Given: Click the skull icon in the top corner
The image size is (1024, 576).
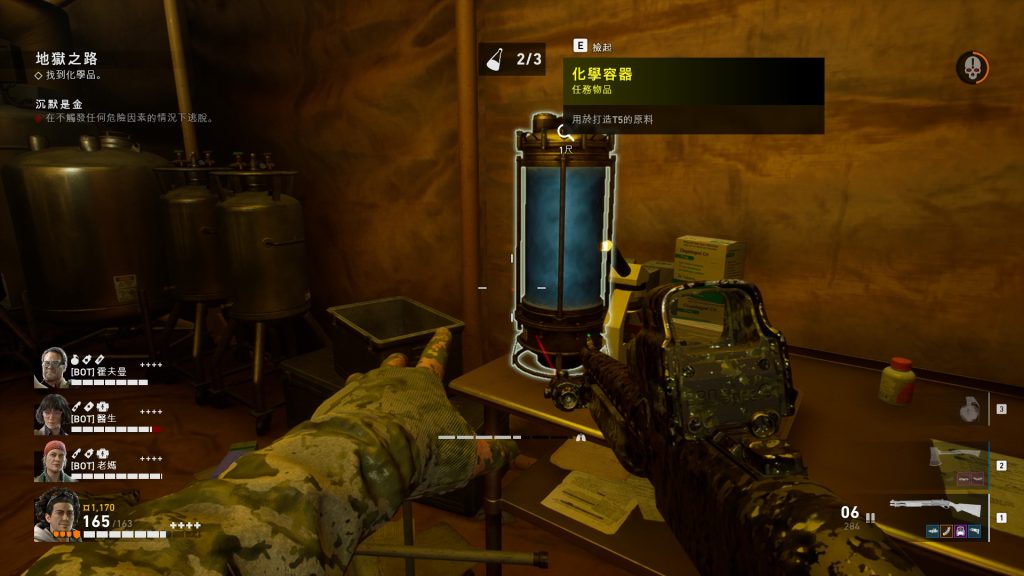Looking at the screenshot, I should pos(971,68).
